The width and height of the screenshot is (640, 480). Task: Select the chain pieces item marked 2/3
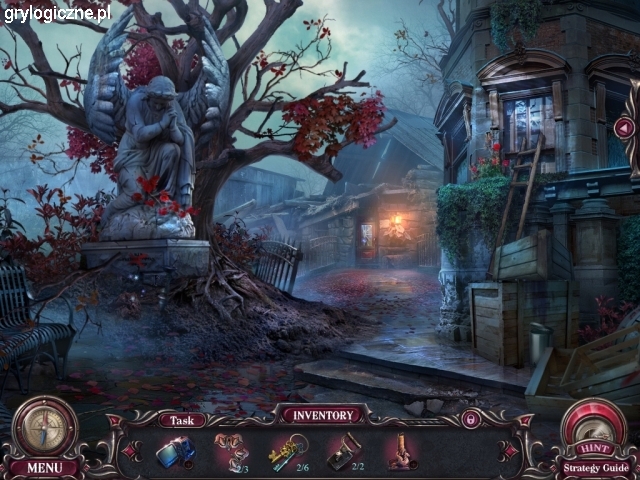coord(232,451)
